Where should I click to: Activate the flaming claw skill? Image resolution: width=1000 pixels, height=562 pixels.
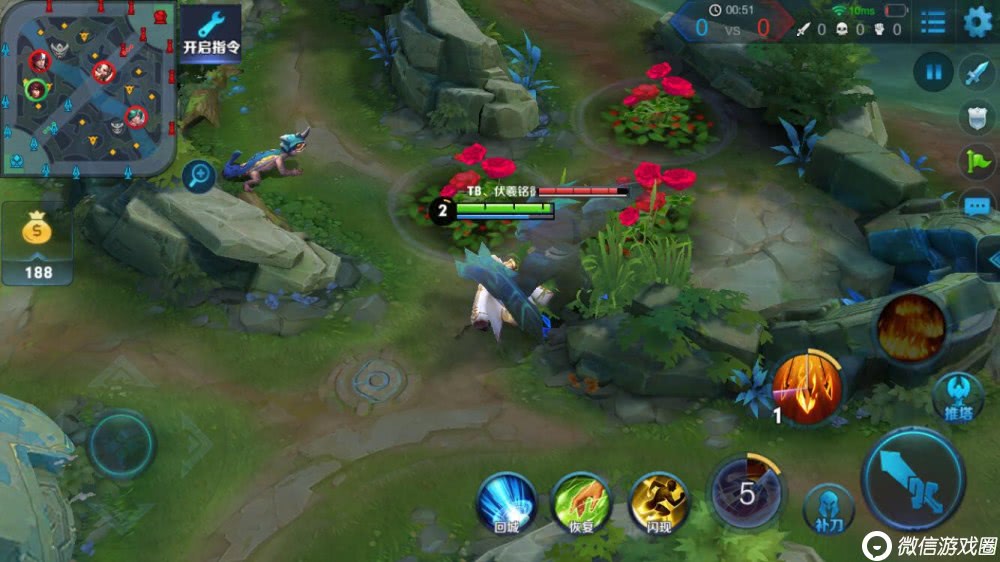807,387
